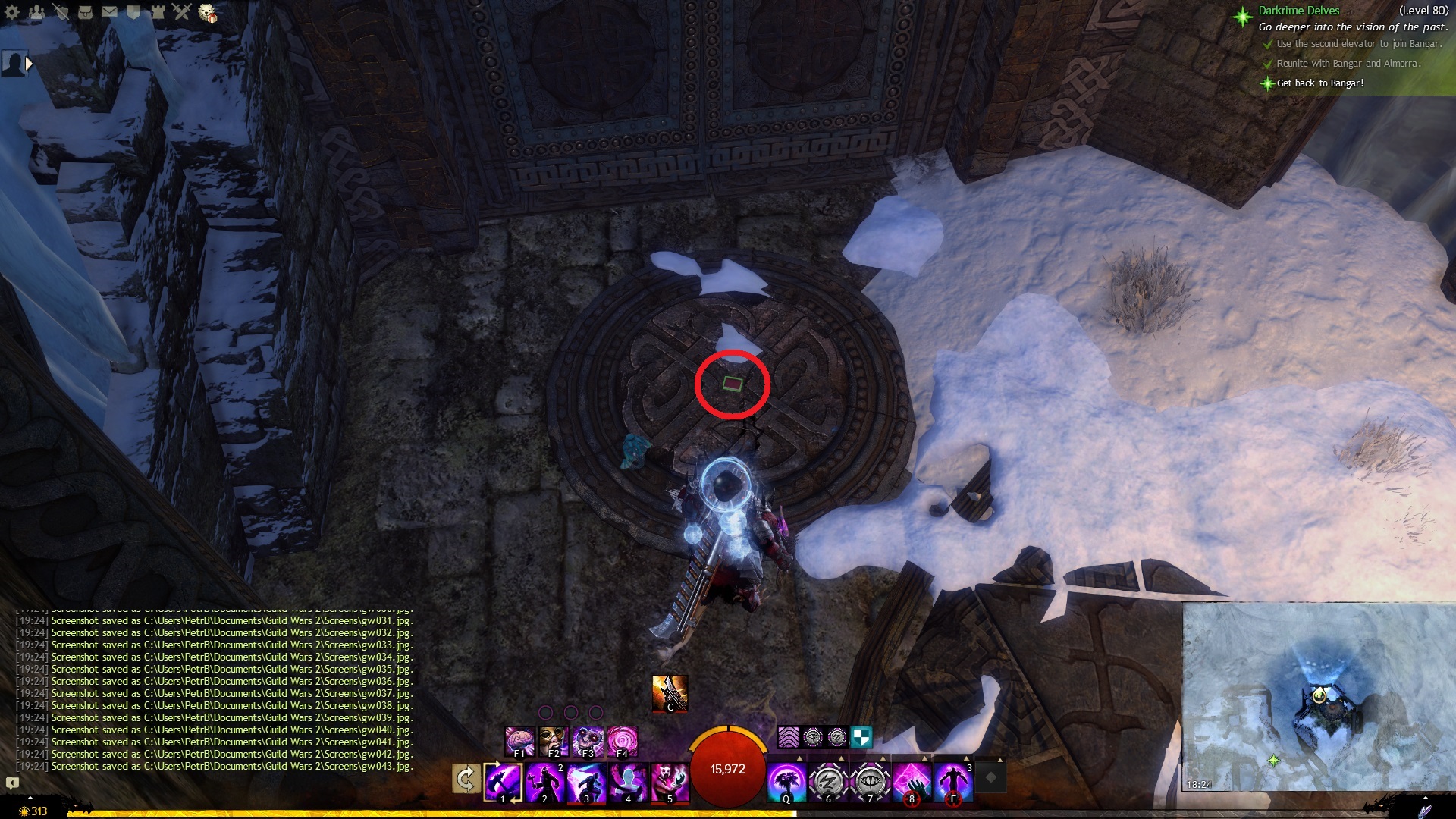Open the game menu gear icon
The width and height of the screenshot is (1456, 819).
pos(12,12)
